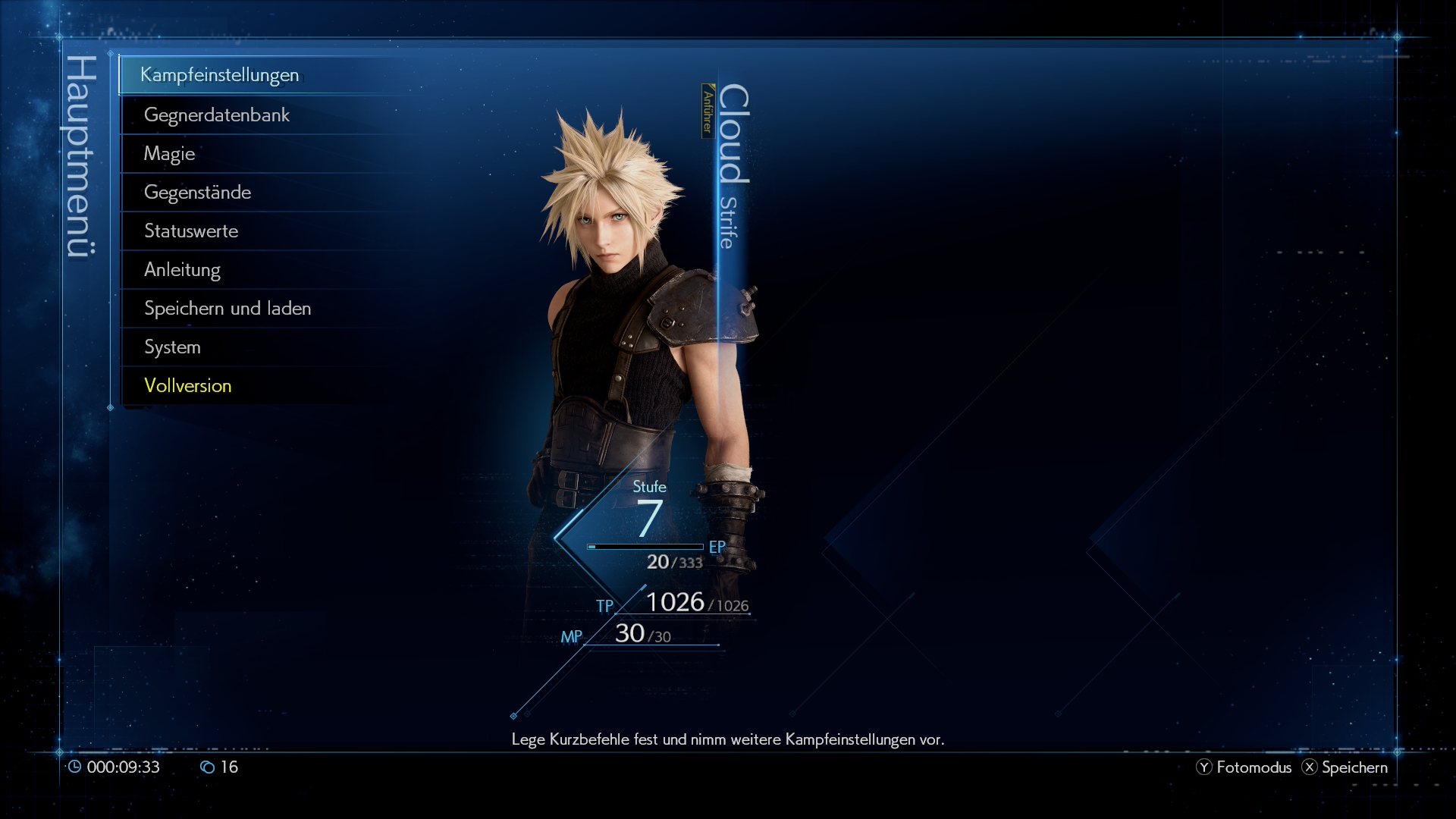Open the Magie menu
This screenshot has width=1456, height=819.
coord(170,154)
